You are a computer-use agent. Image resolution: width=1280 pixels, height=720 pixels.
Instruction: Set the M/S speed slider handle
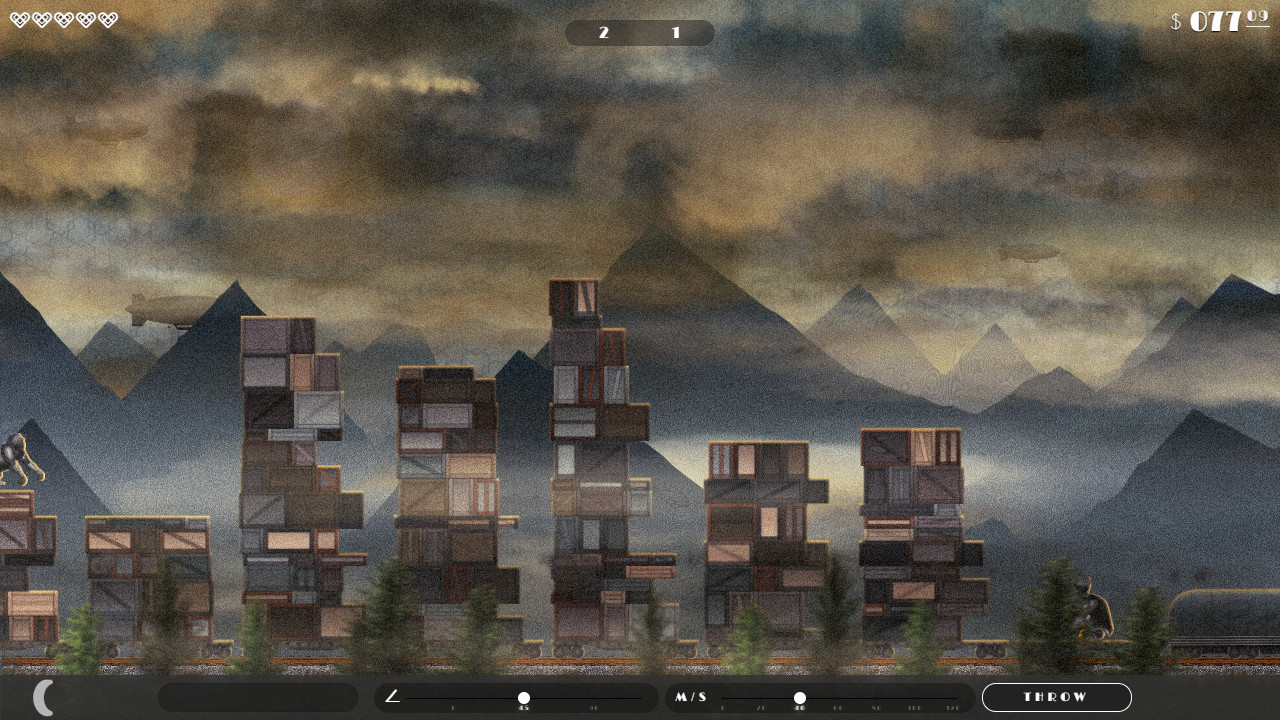click(799, 698)
